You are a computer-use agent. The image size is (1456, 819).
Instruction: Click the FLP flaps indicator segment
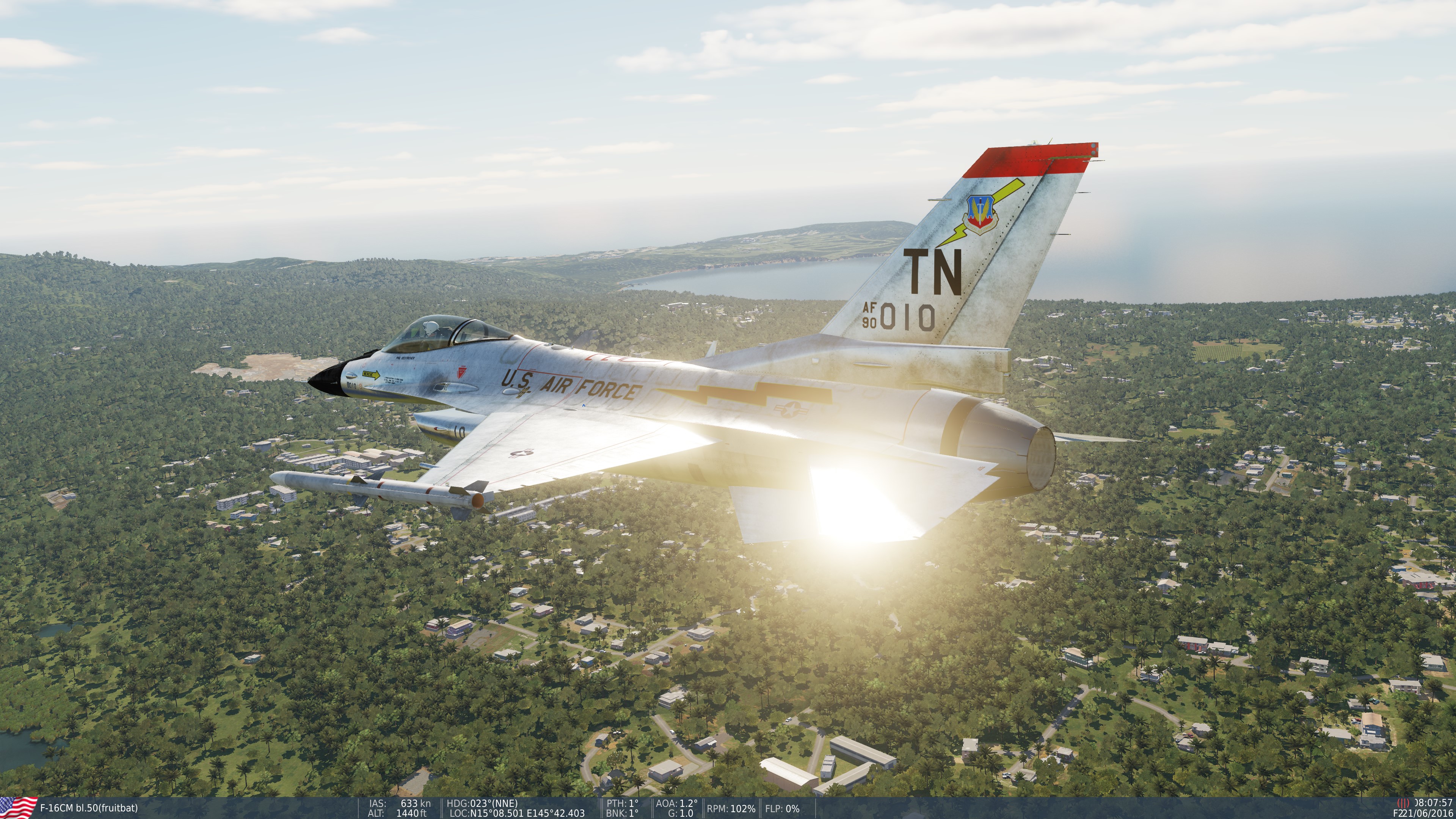coord(782,809)
